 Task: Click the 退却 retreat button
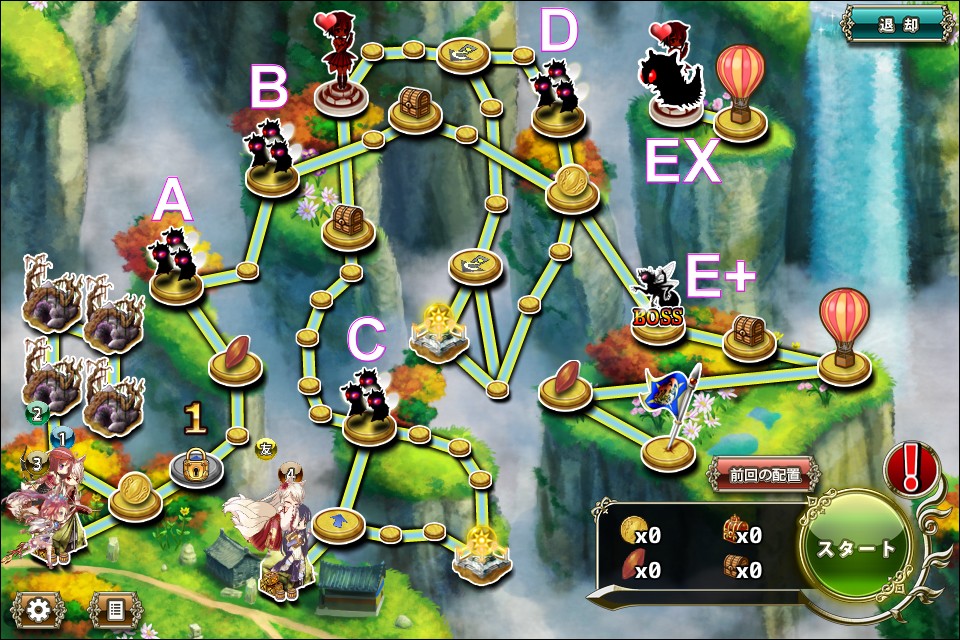click(x=896, y=24)
